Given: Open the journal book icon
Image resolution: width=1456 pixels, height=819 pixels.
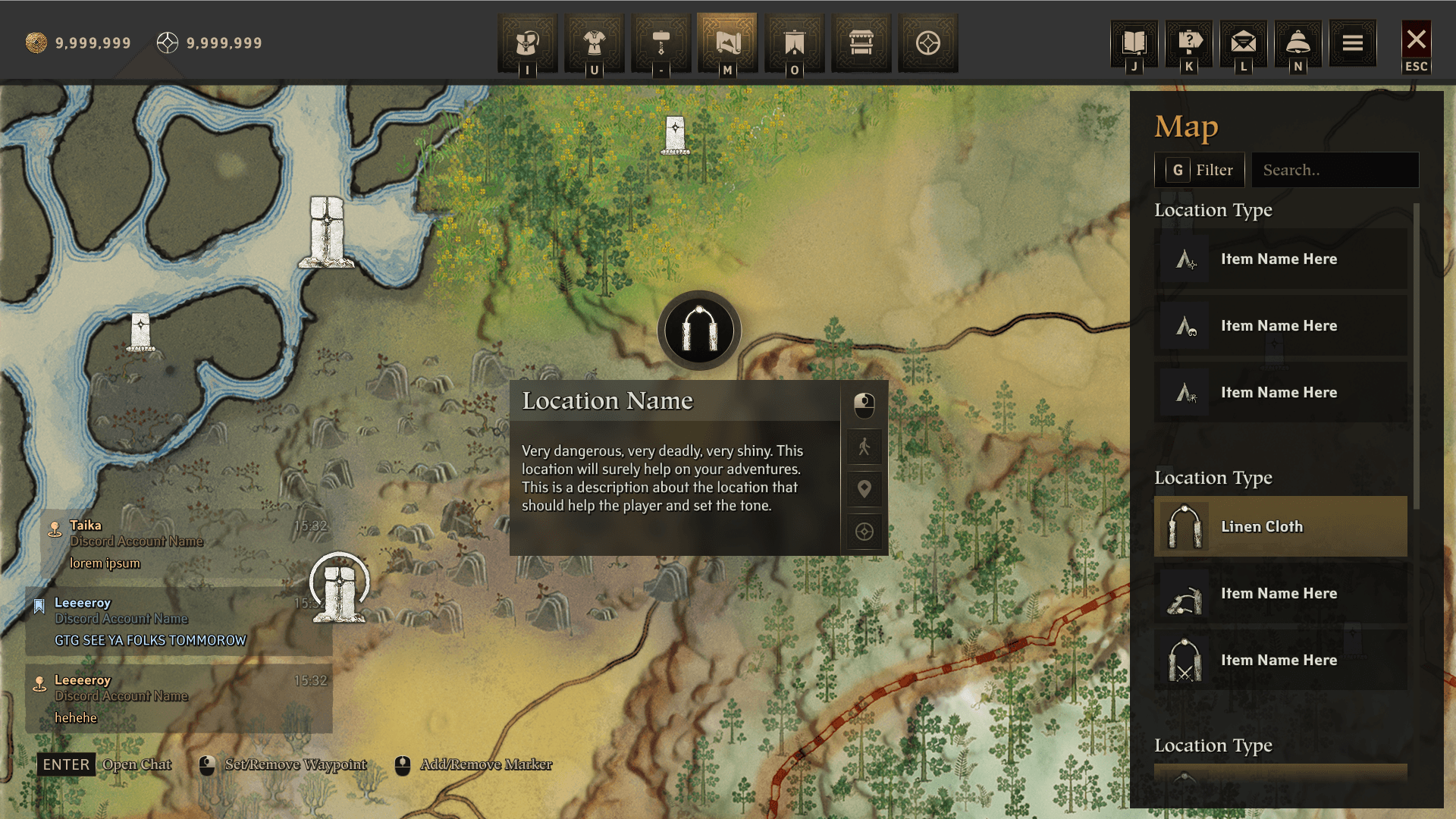Looking at the screenshot, I should [1134, 43].
